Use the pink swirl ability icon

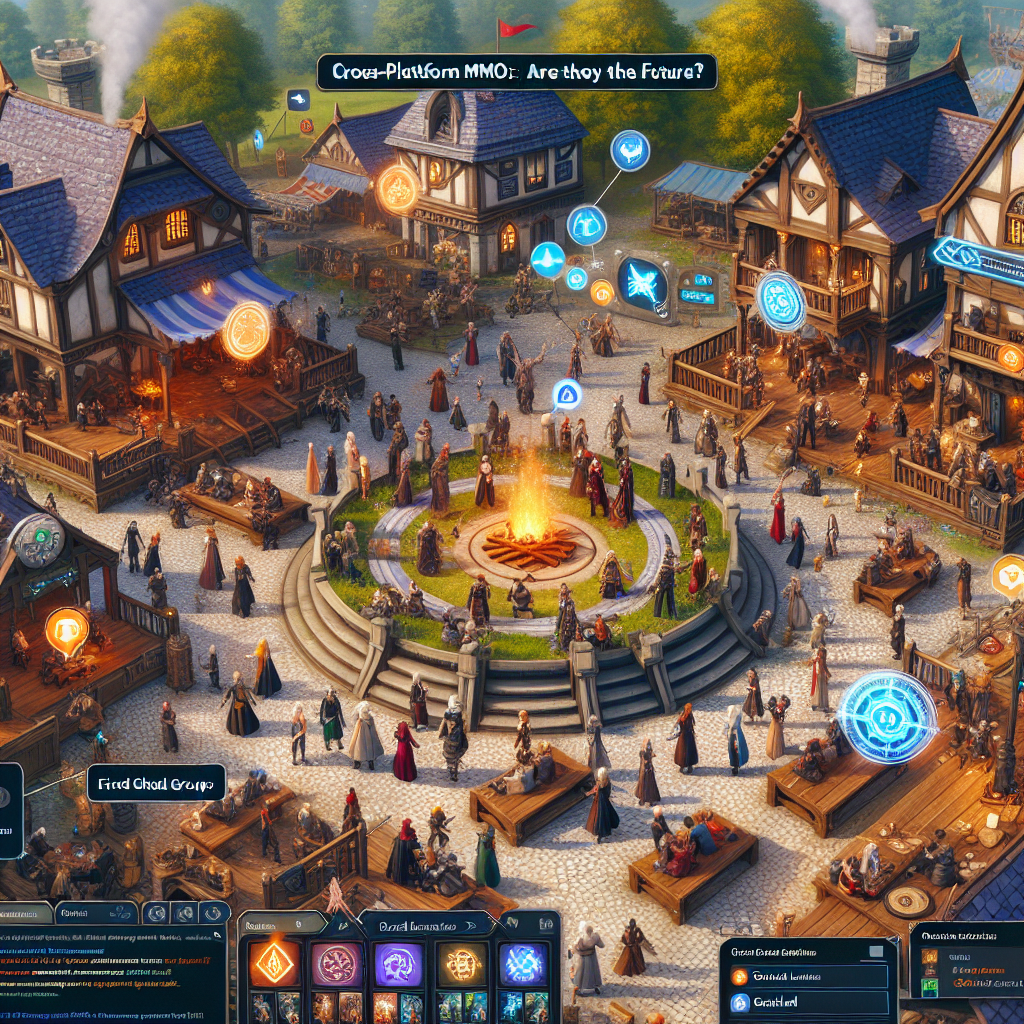(x=335, y=966)
